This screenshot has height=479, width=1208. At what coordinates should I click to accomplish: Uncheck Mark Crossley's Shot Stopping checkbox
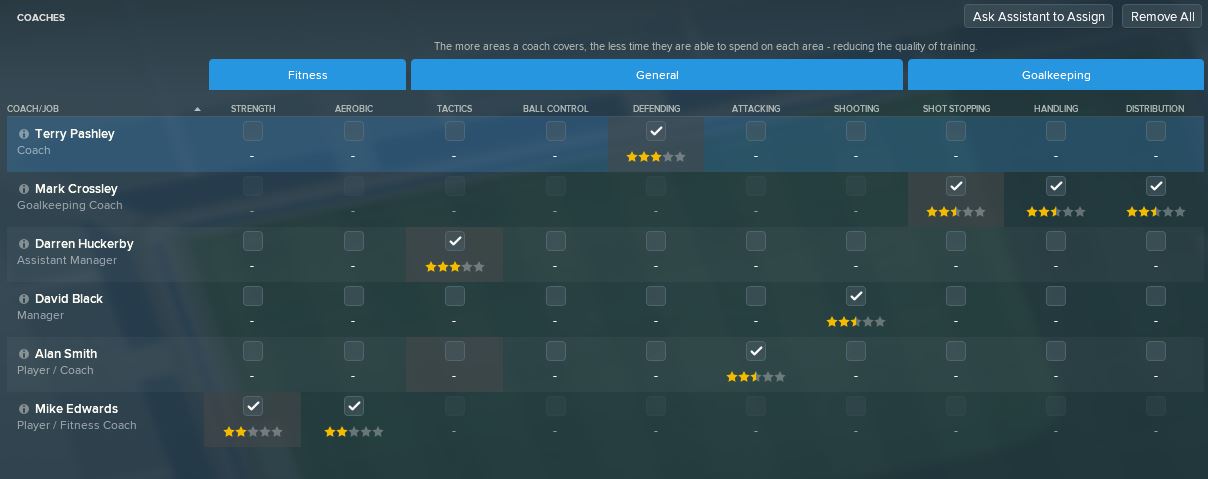pos(956,186)
